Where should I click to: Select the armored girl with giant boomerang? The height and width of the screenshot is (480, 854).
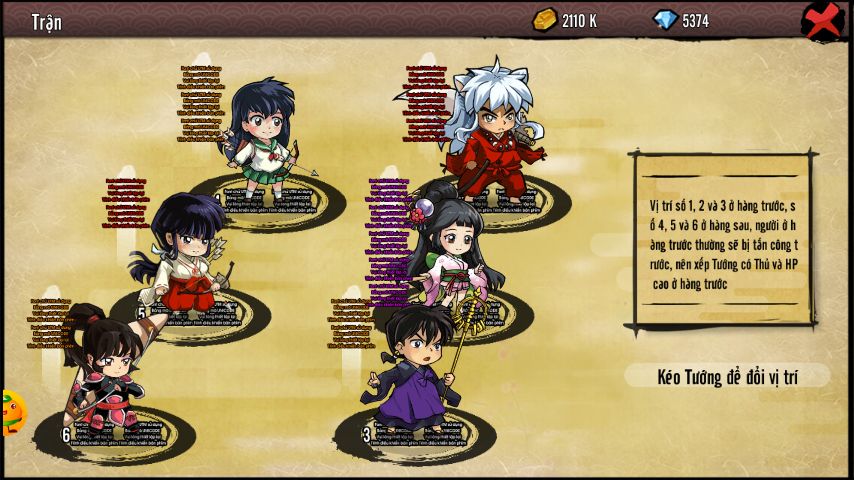pos(105,375)
